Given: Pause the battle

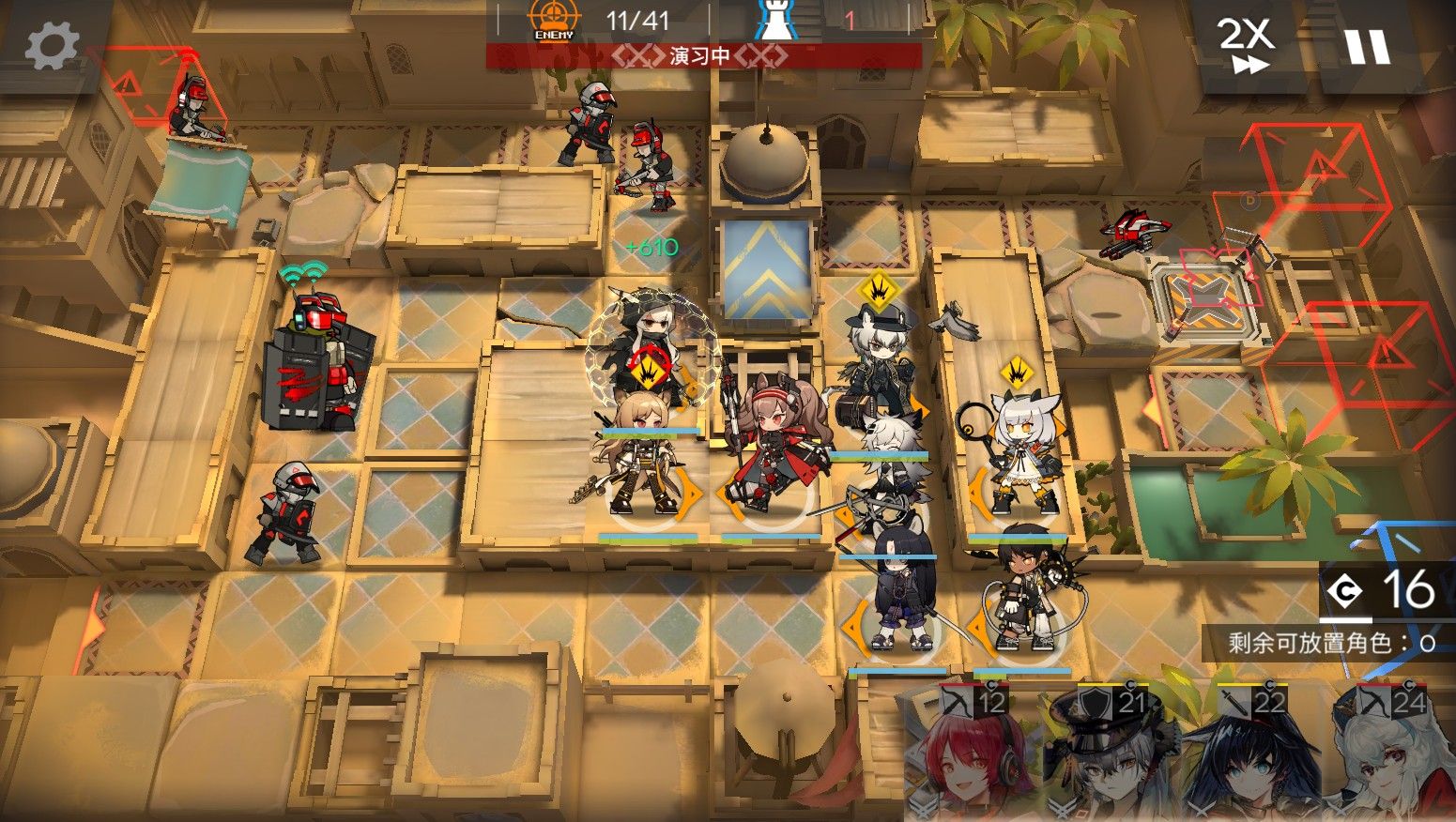Looking at the screenshot, I should (x=1366, y=45).
